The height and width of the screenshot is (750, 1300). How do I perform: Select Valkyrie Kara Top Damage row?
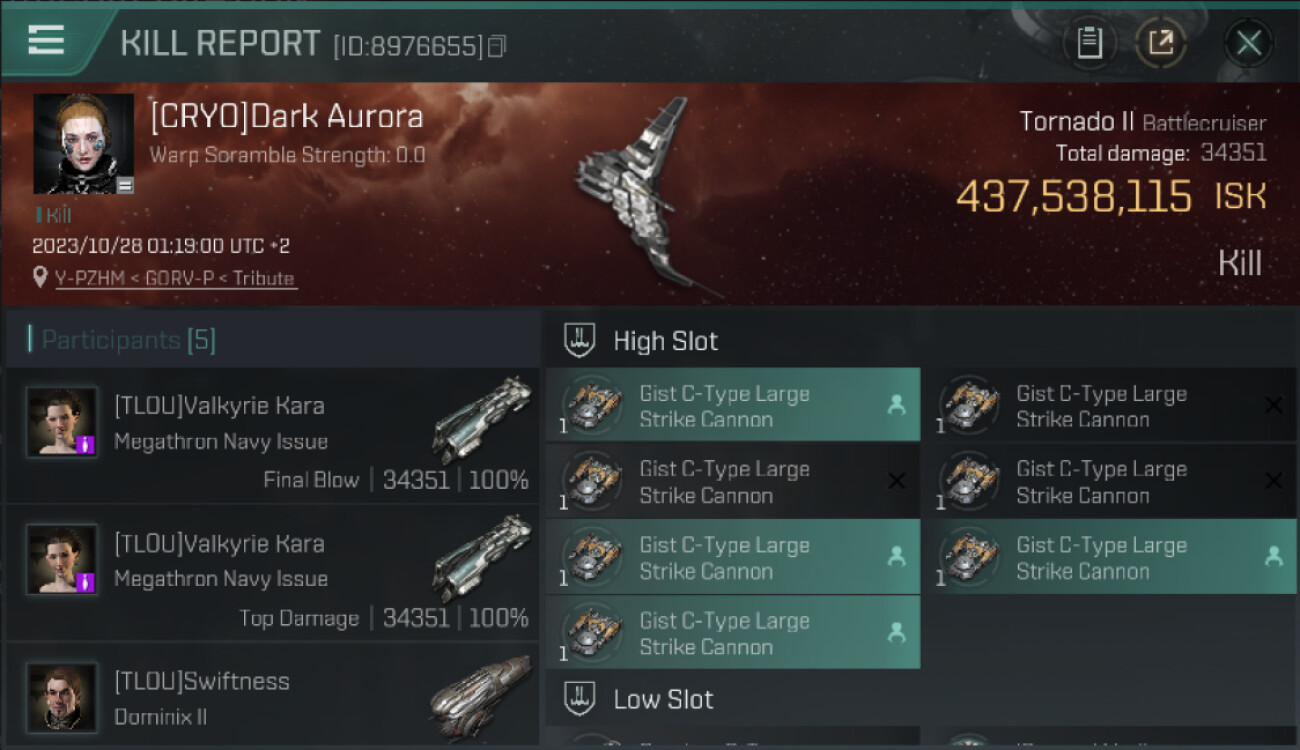click(273, 574)
